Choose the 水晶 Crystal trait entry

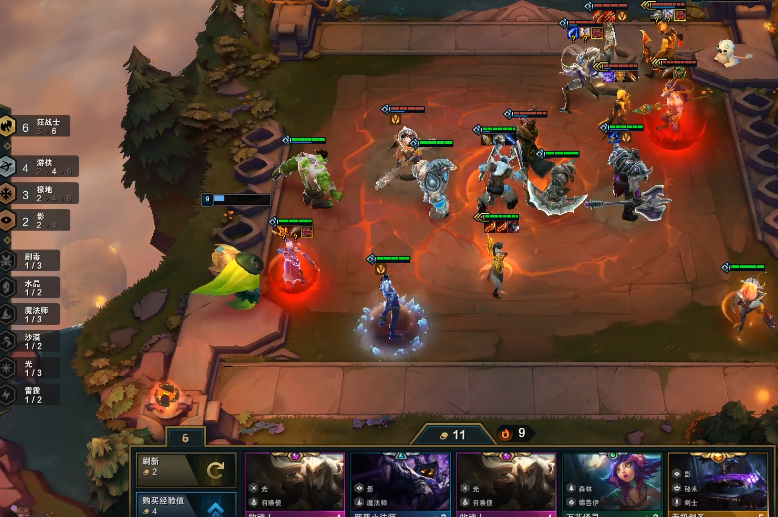coord(30,287)
